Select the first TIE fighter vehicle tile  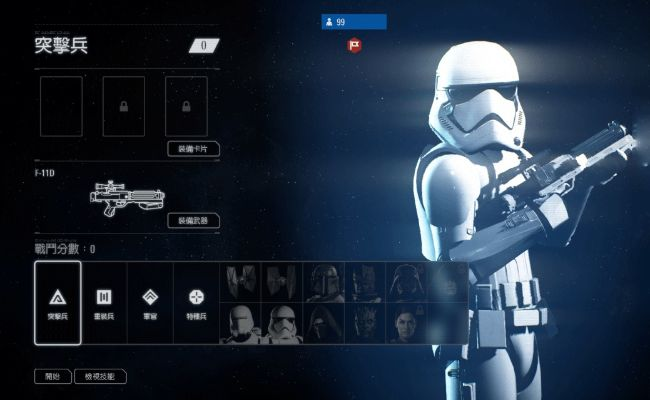coord(241,282)
